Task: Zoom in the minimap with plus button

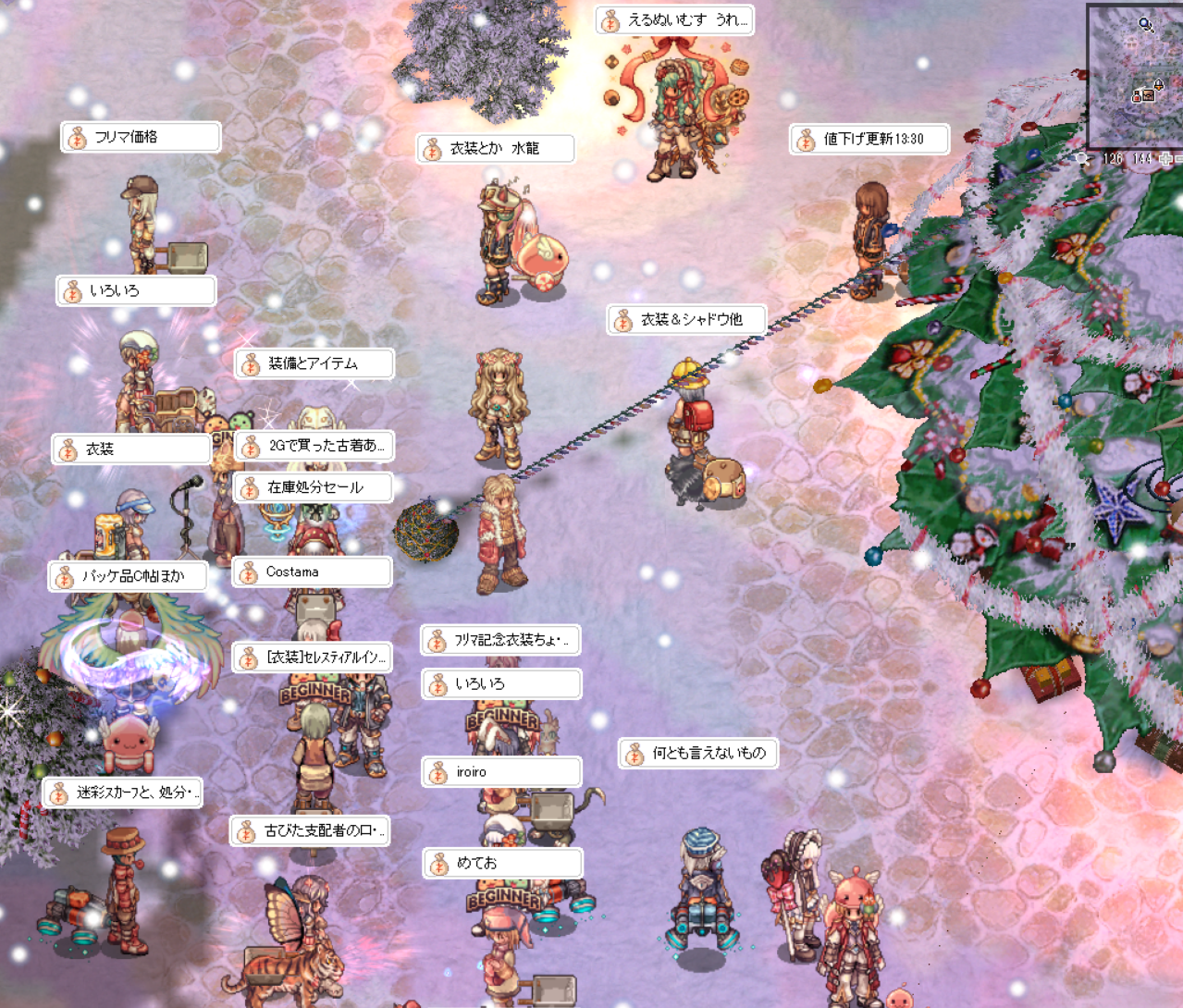Action: click(1166, 159)
